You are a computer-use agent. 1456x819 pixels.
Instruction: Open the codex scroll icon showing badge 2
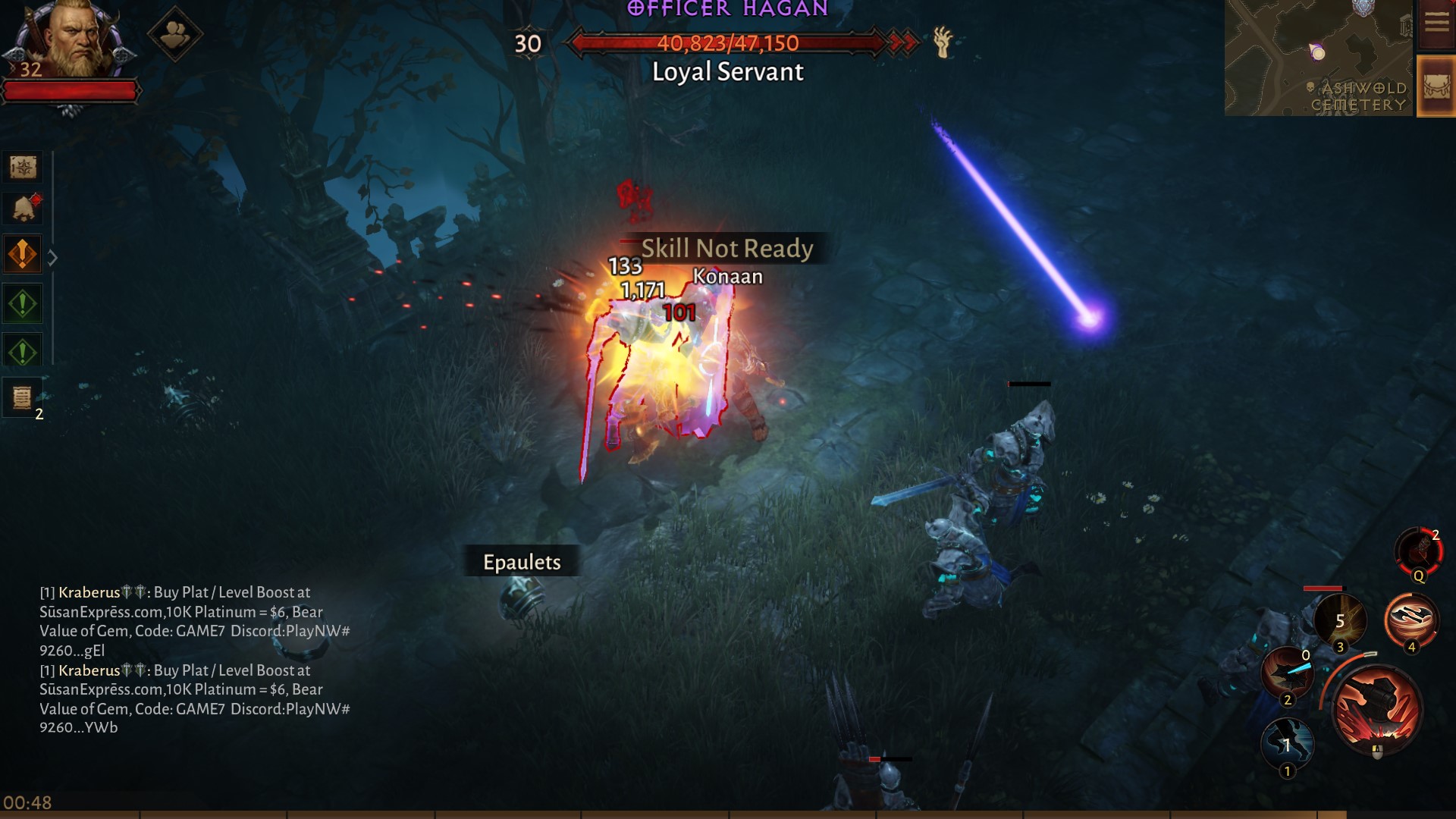pos(23,397)
